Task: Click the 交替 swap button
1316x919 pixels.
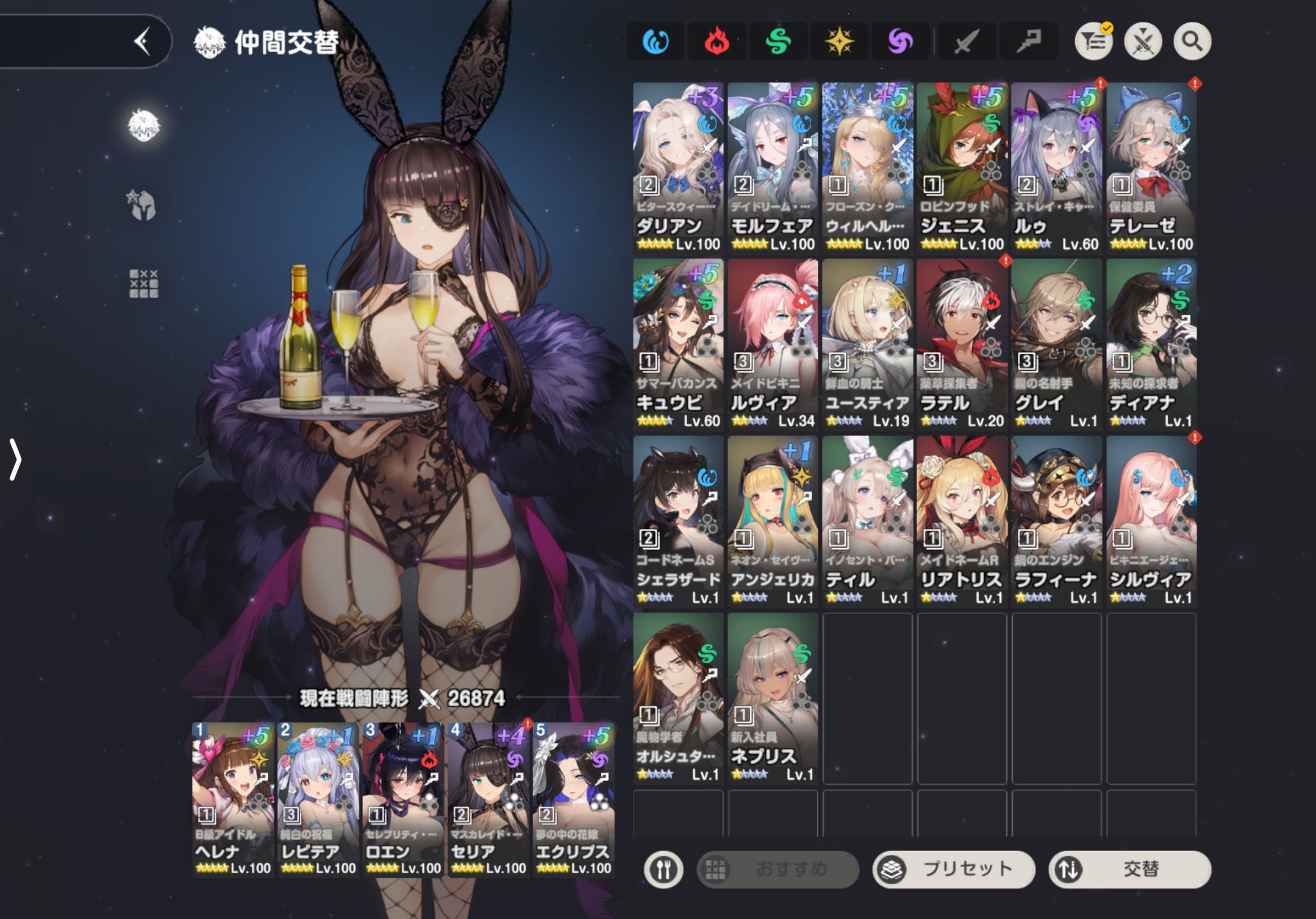Action: point(1129,868)
